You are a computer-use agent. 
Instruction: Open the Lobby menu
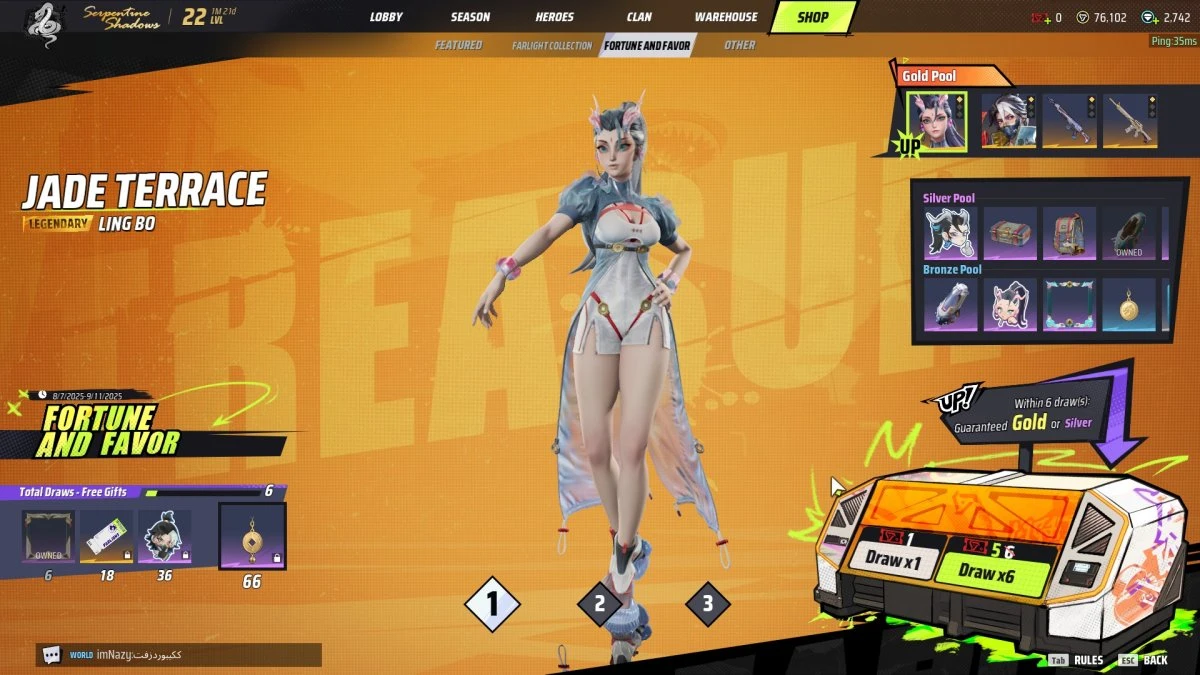pos(386,17)
